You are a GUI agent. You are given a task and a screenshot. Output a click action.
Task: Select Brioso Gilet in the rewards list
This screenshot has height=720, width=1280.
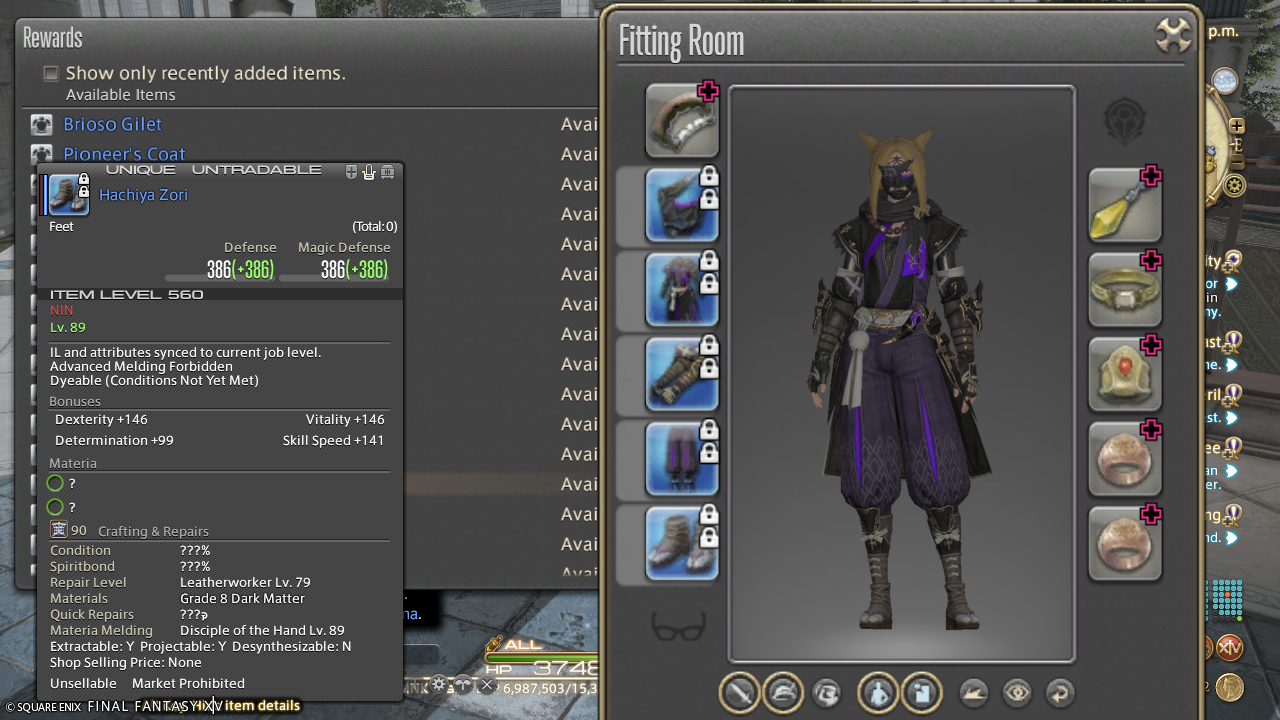point(112,124)
